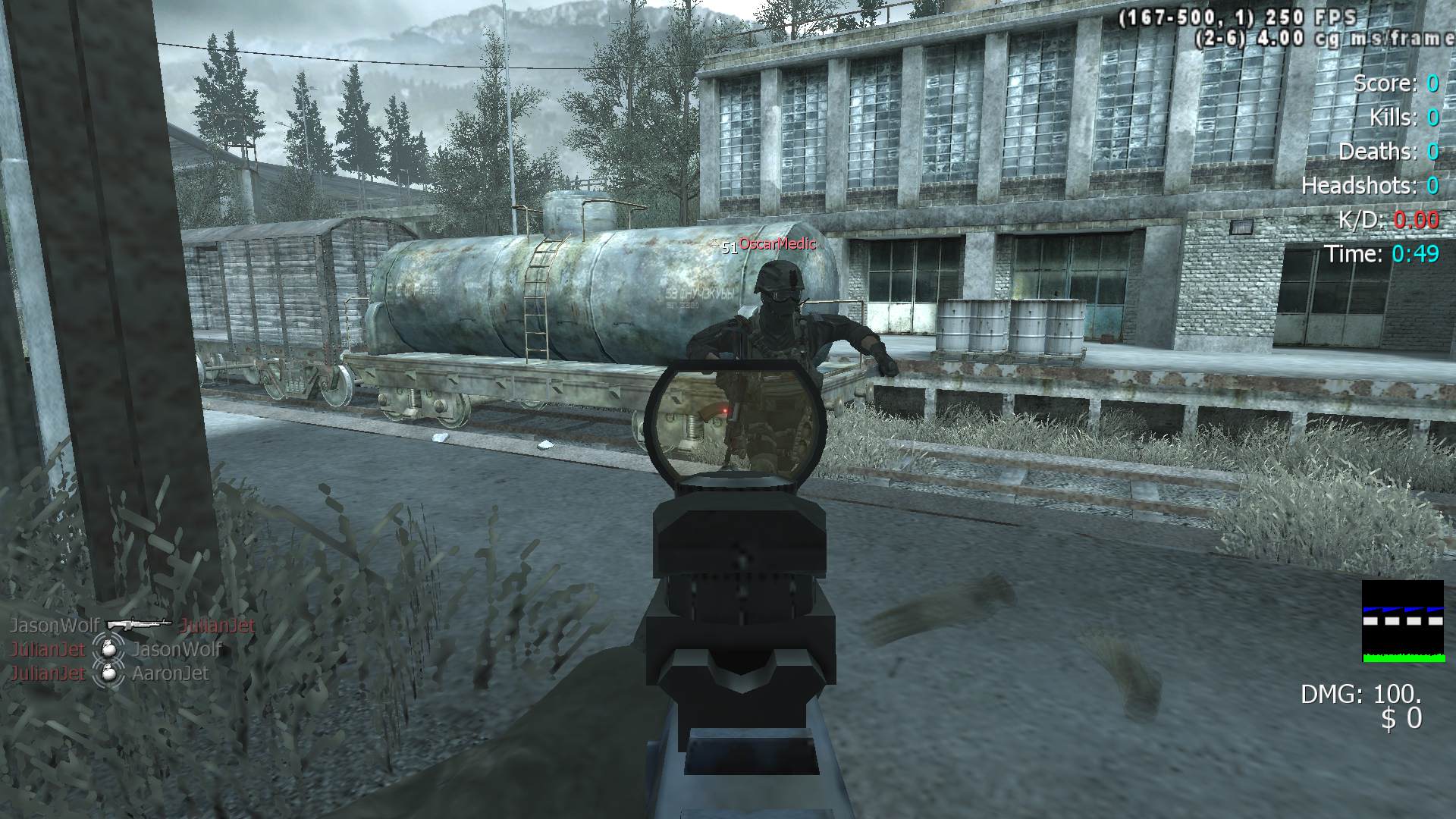Click the lagometer network graph

point(1402,621)
